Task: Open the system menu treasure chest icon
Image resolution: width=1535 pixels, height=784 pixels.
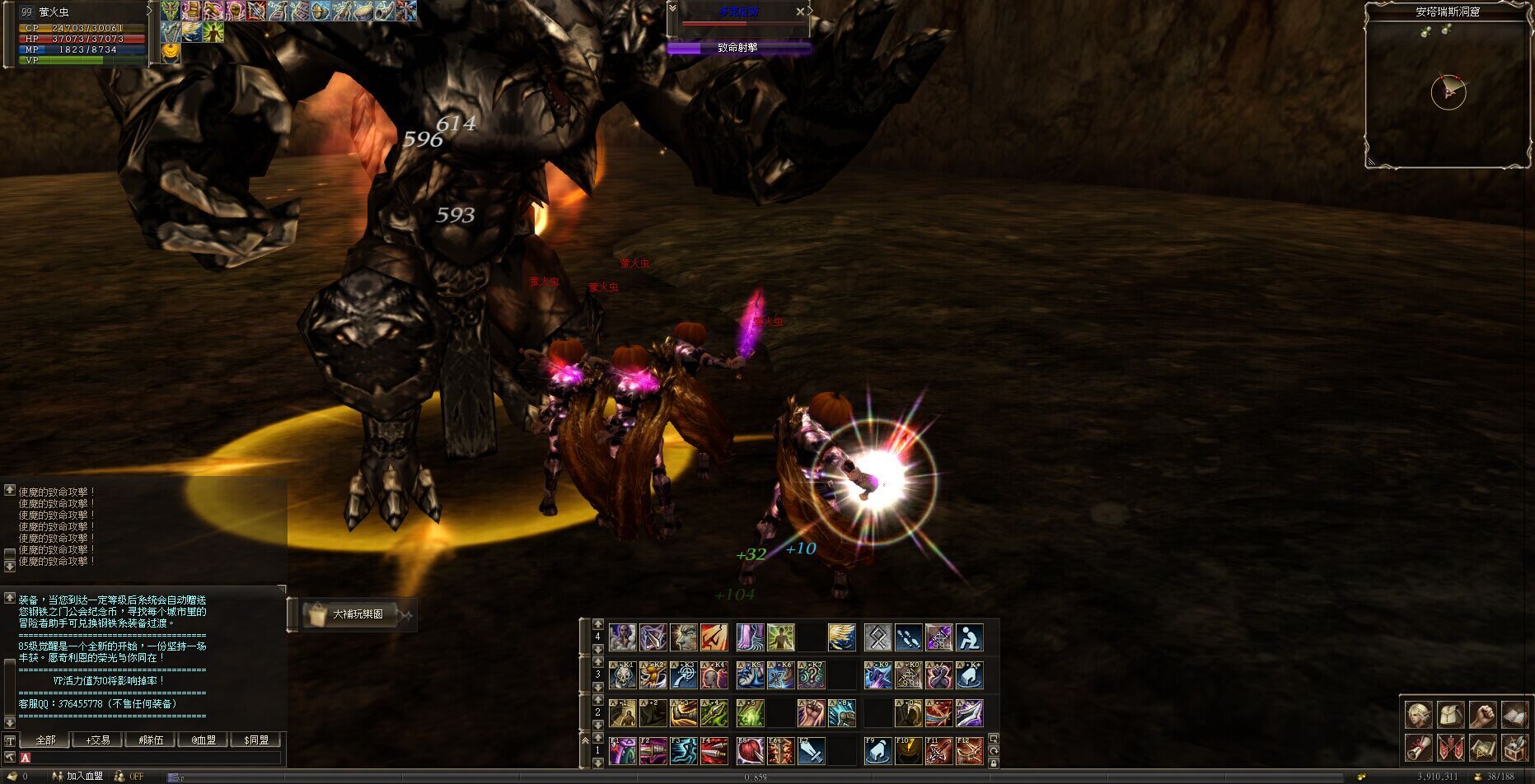Action: tap(1514, 748)
